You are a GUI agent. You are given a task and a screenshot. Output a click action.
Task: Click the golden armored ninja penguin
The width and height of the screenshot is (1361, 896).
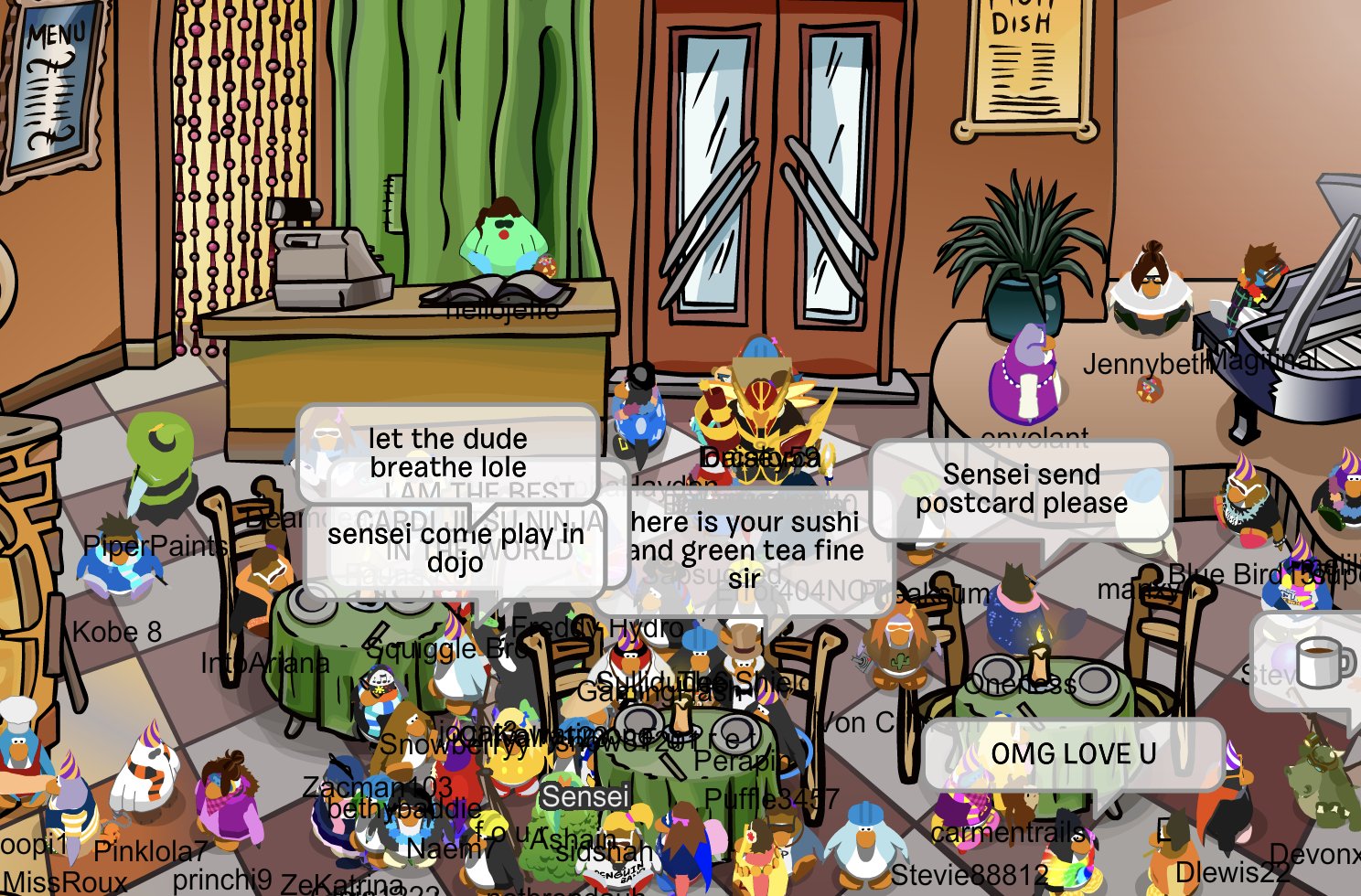pos(764,411)
